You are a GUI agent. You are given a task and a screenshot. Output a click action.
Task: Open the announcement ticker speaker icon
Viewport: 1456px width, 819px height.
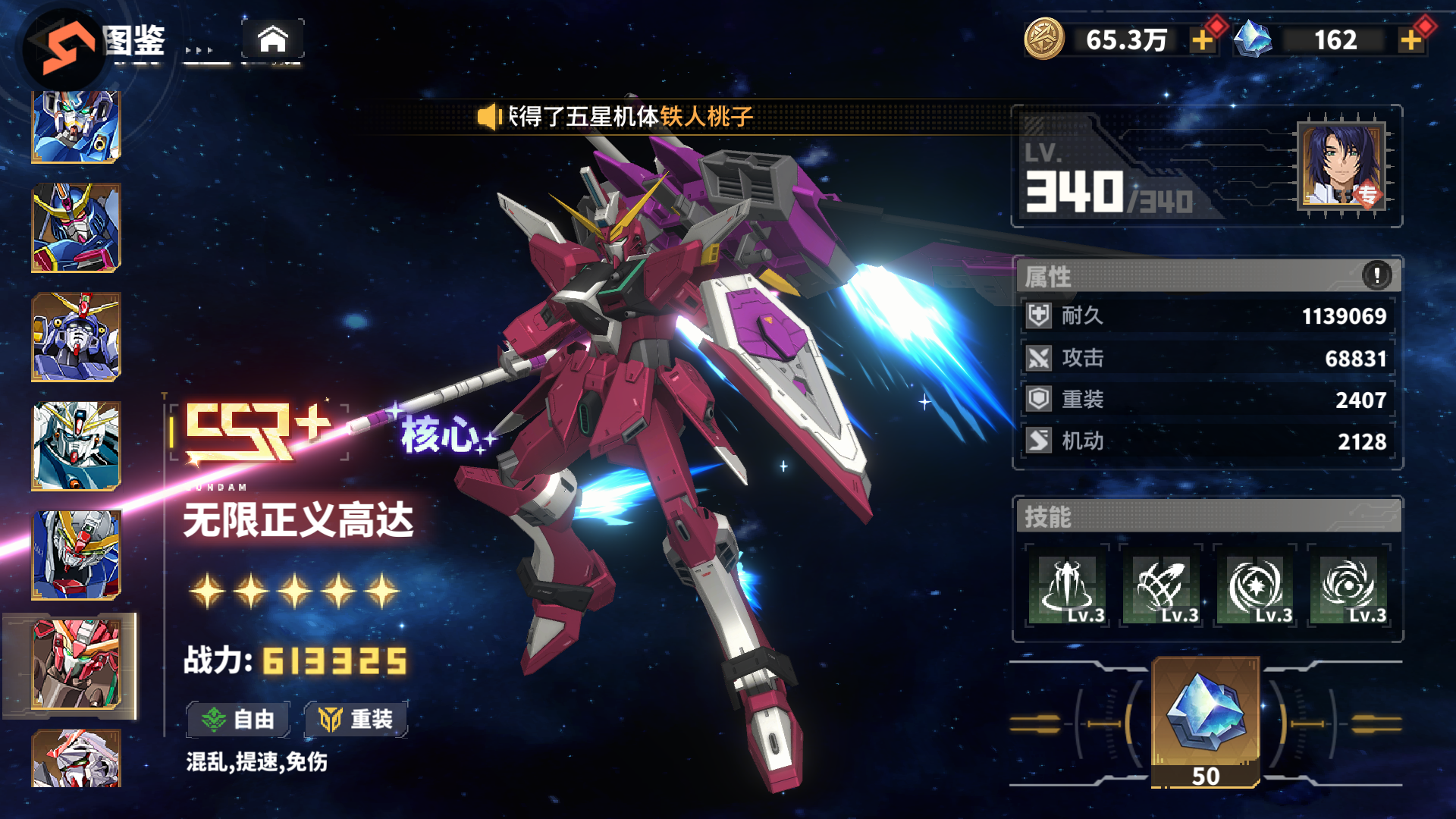click(x=488, y=117)
